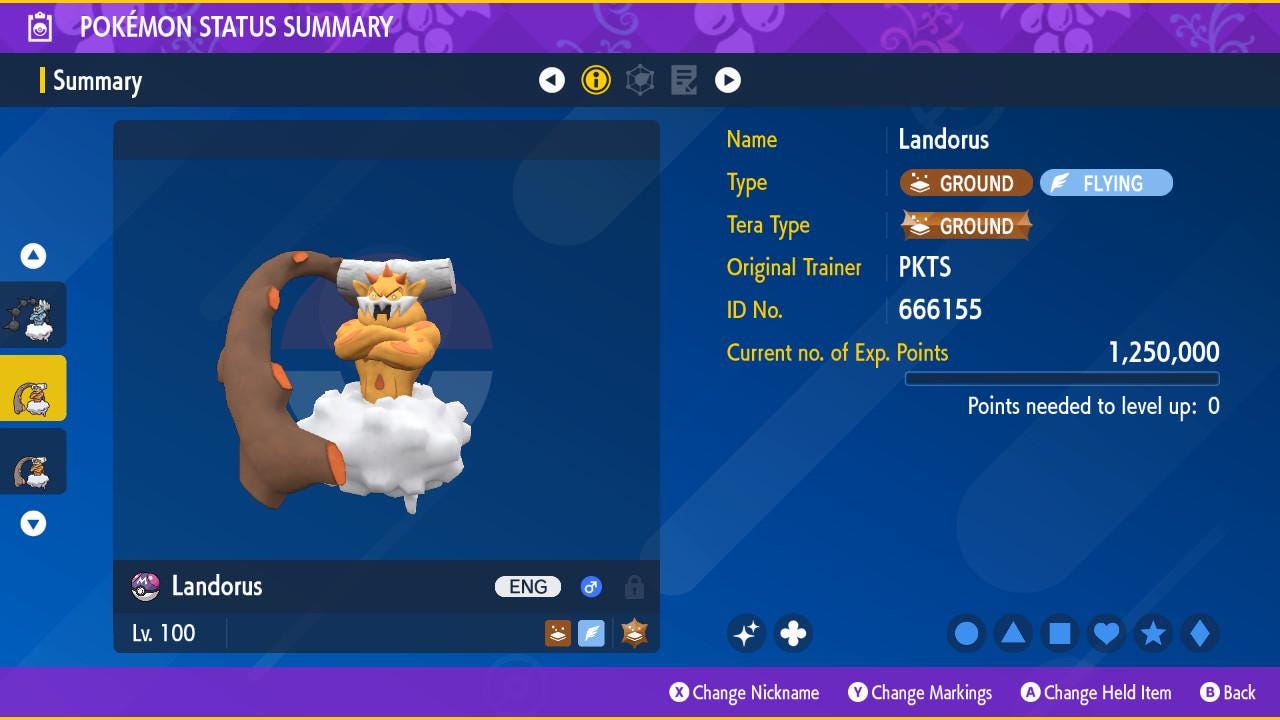The image size is (1280, 720).
Task: Toggle the triangle marking
Action: (x=1013, y=633)
